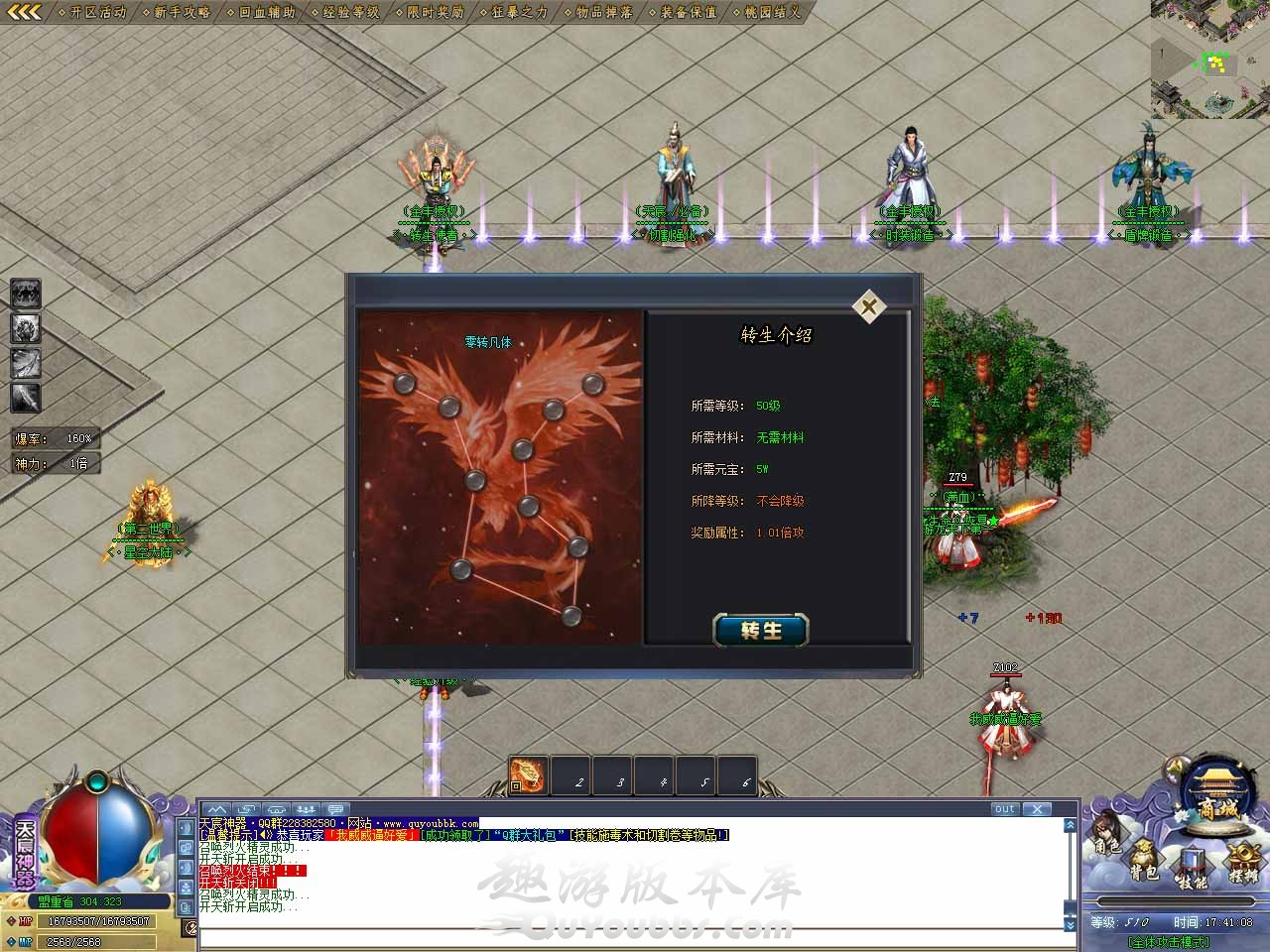Open the 新手攻略 guide
The width and height of the screenshot is (1270, 952).
pos(182,12)
